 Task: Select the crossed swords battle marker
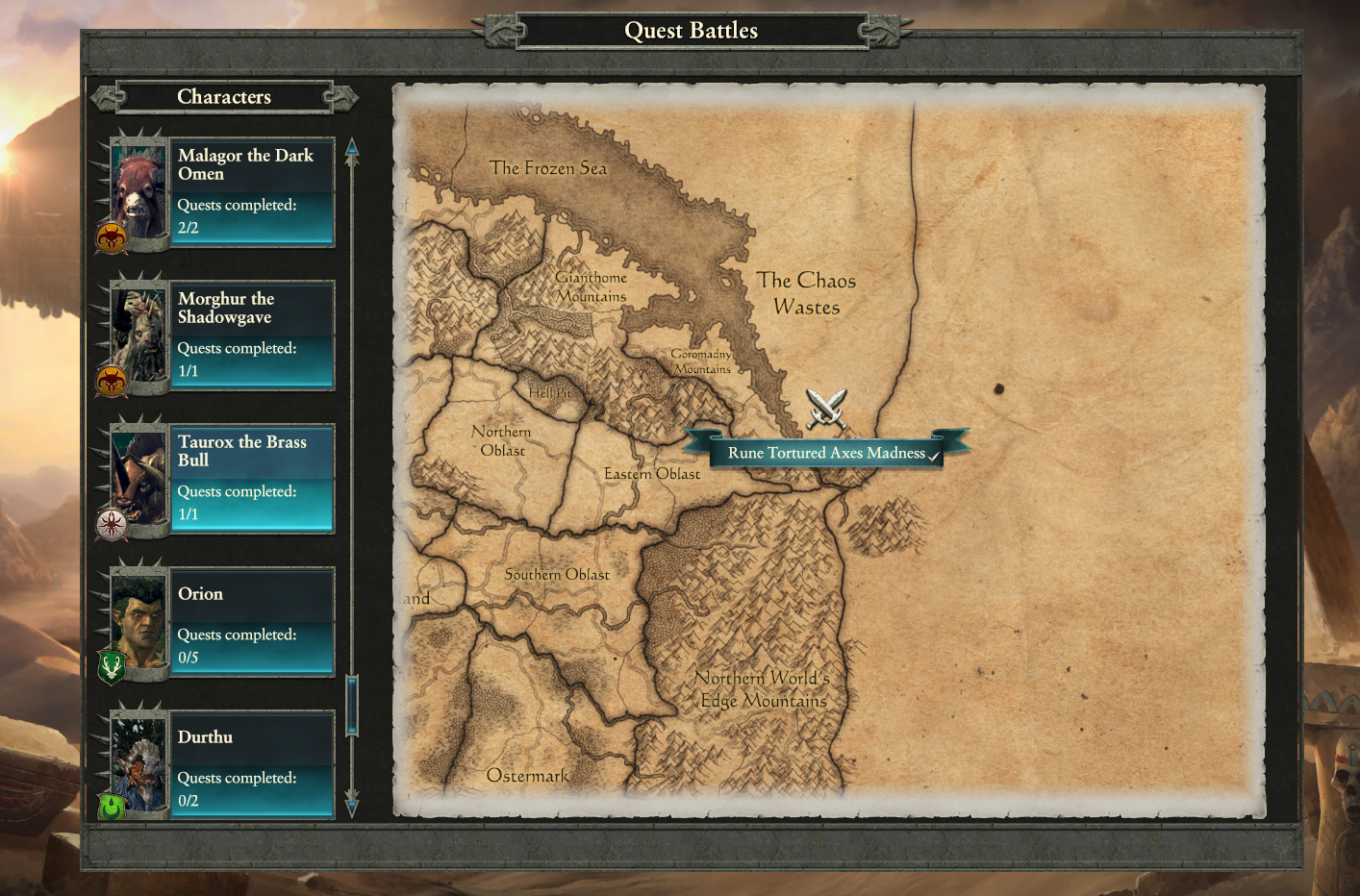(x=826, y=409)
